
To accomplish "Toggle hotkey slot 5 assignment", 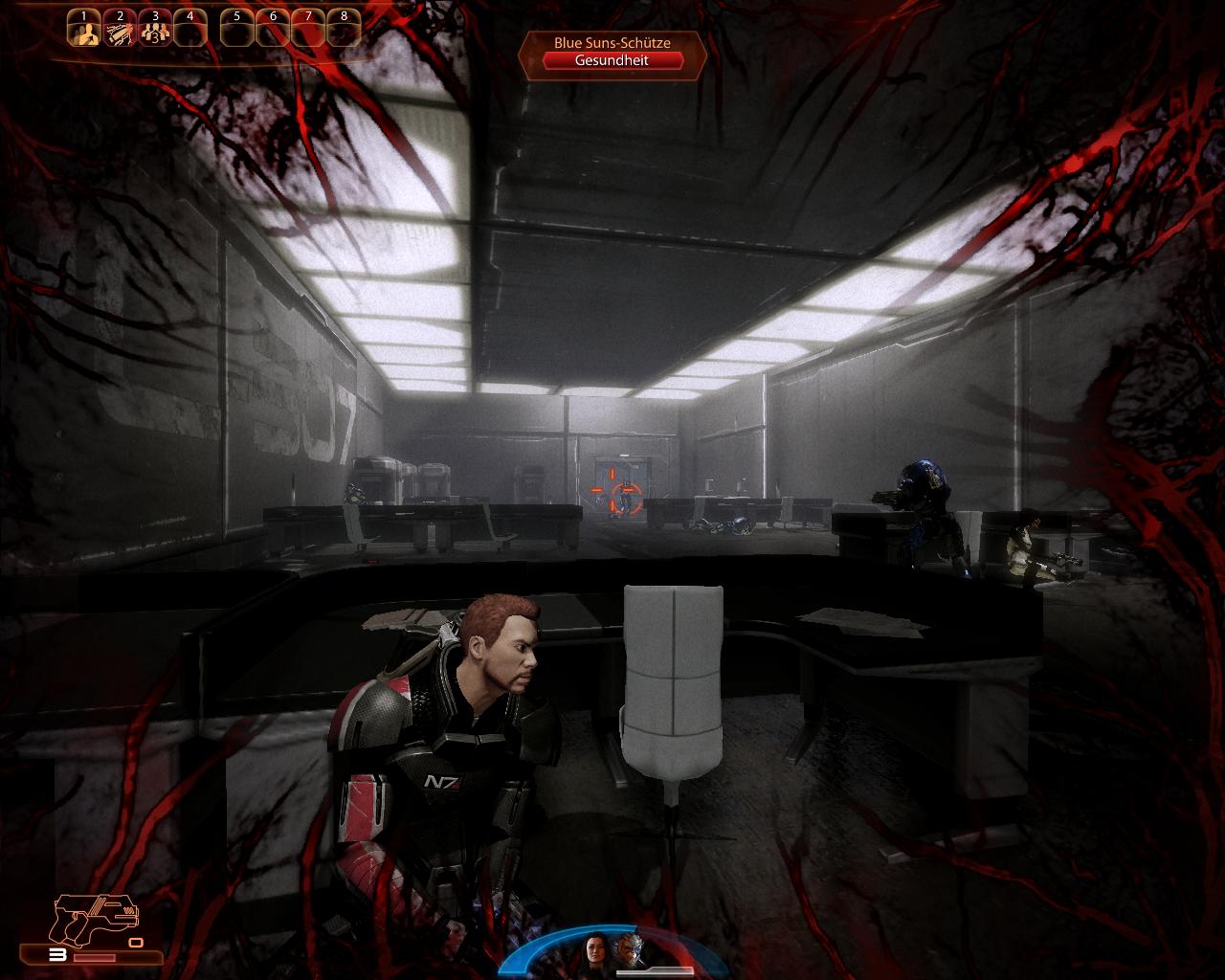I will [236, 26].
